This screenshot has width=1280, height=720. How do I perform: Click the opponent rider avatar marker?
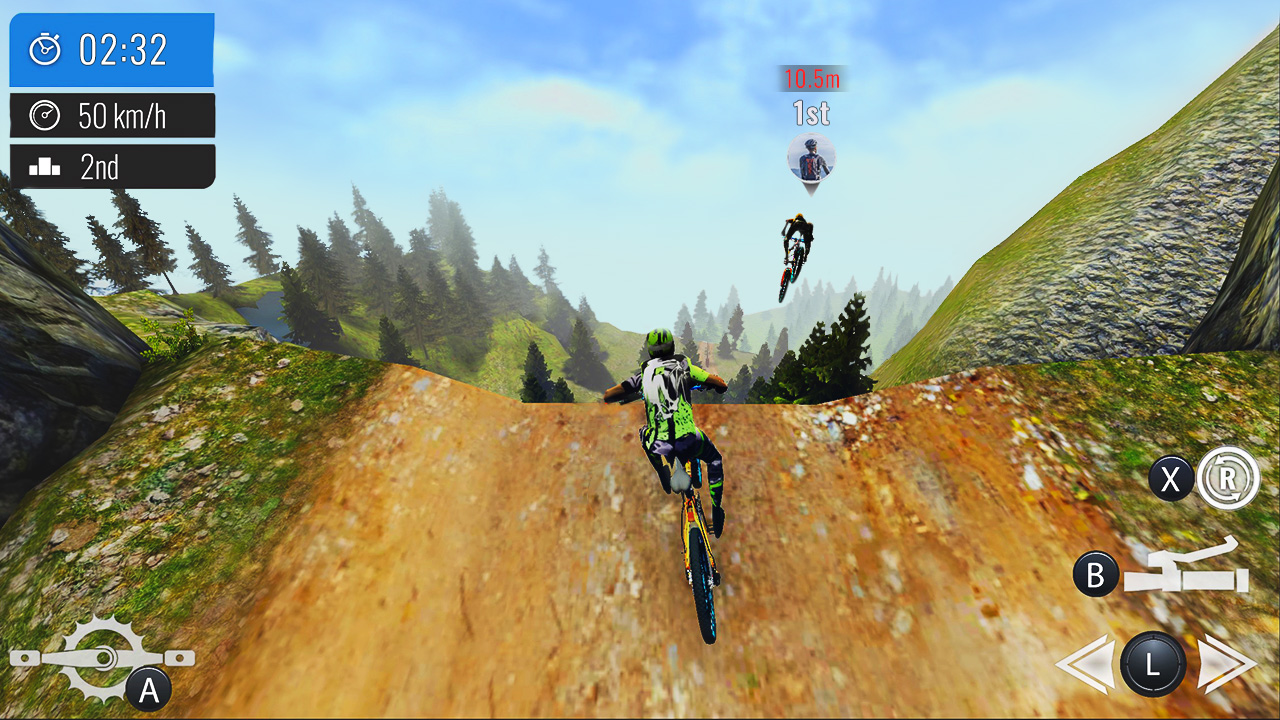pos(810,160)
